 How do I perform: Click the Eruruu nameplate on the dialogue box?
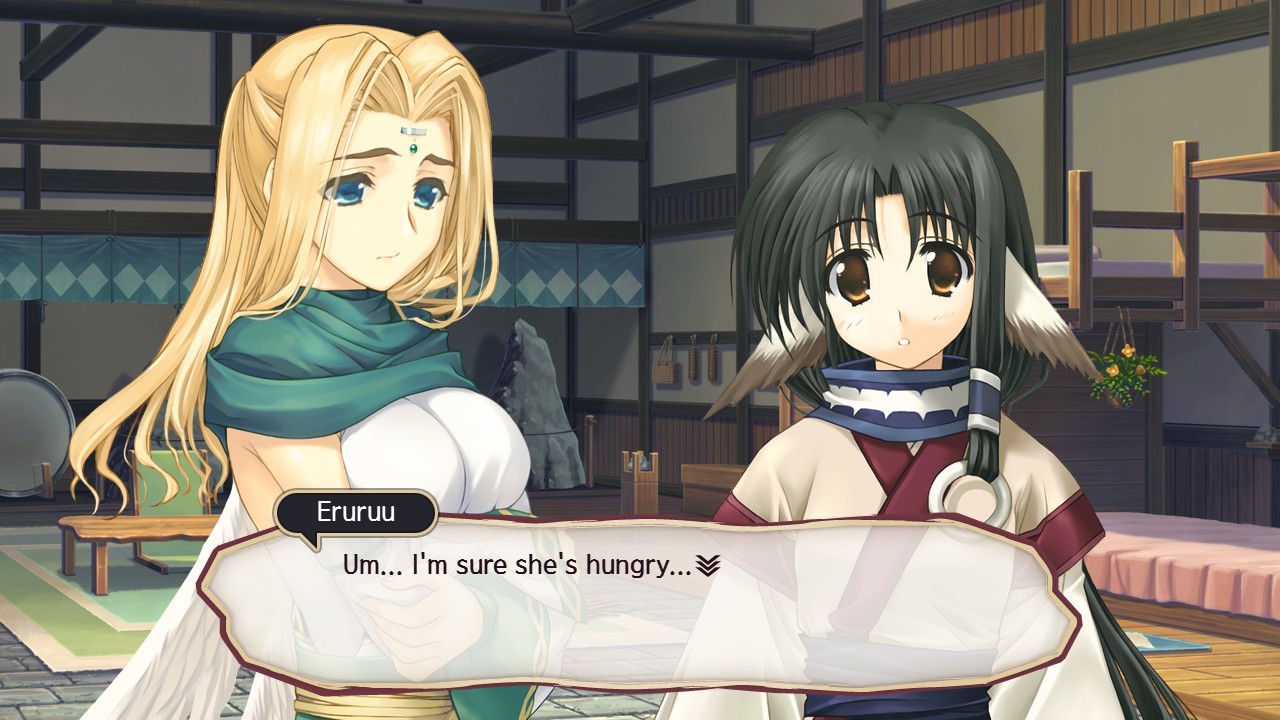355,513
